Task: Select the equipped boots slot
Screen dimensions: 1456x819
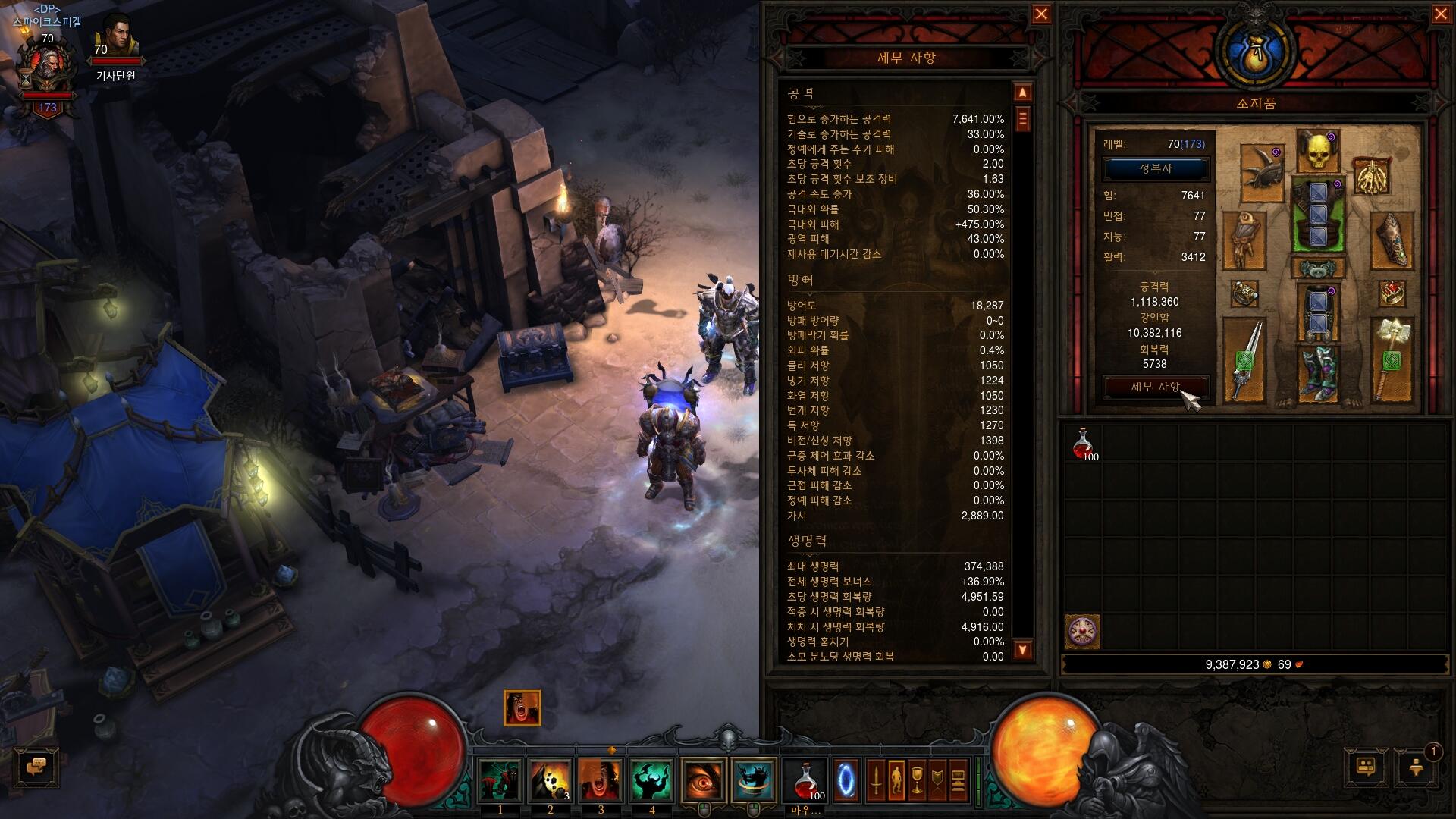Action: coord(1318,373)
